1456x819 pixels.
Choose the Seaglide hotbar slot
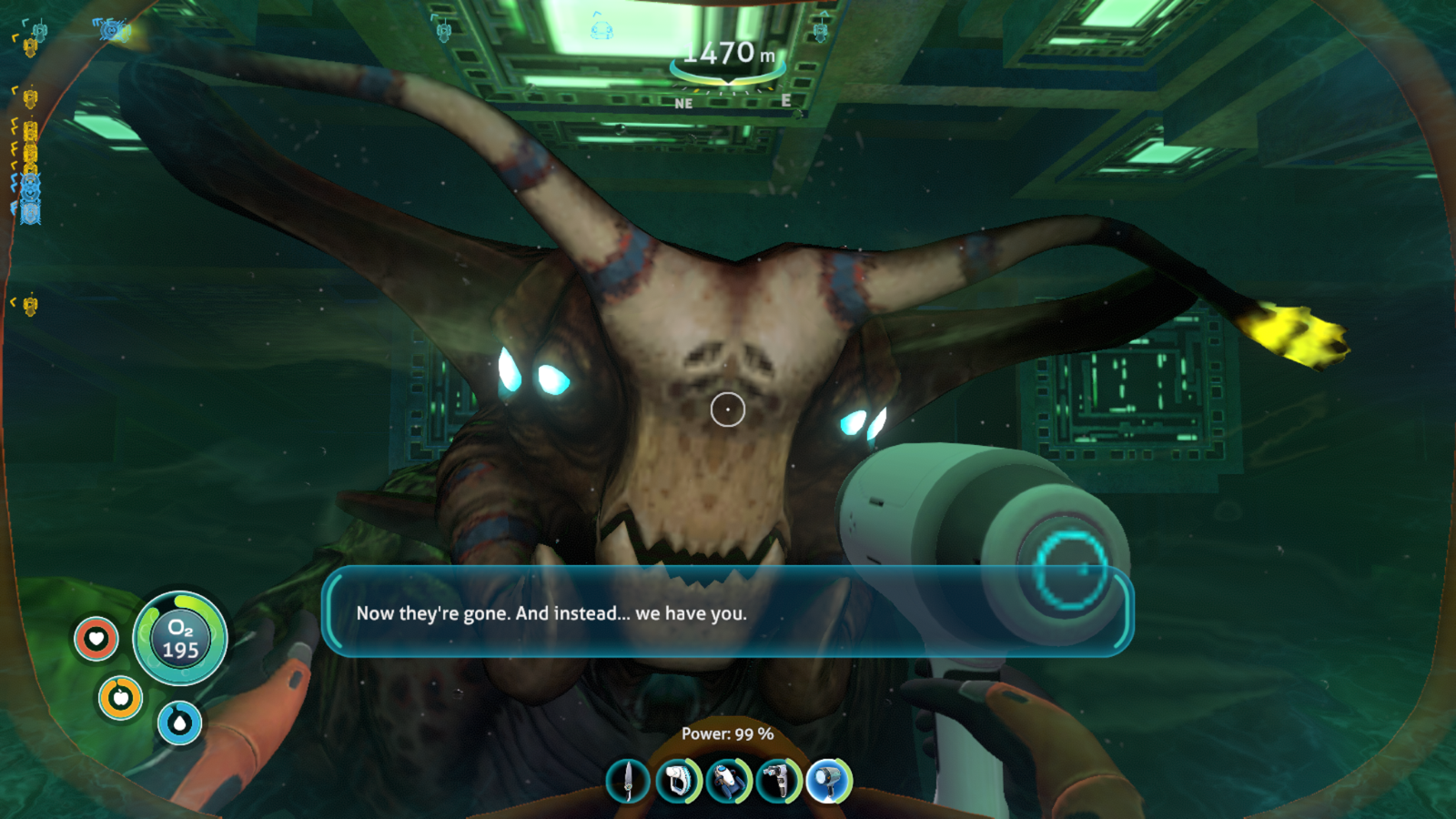[728, 781]
